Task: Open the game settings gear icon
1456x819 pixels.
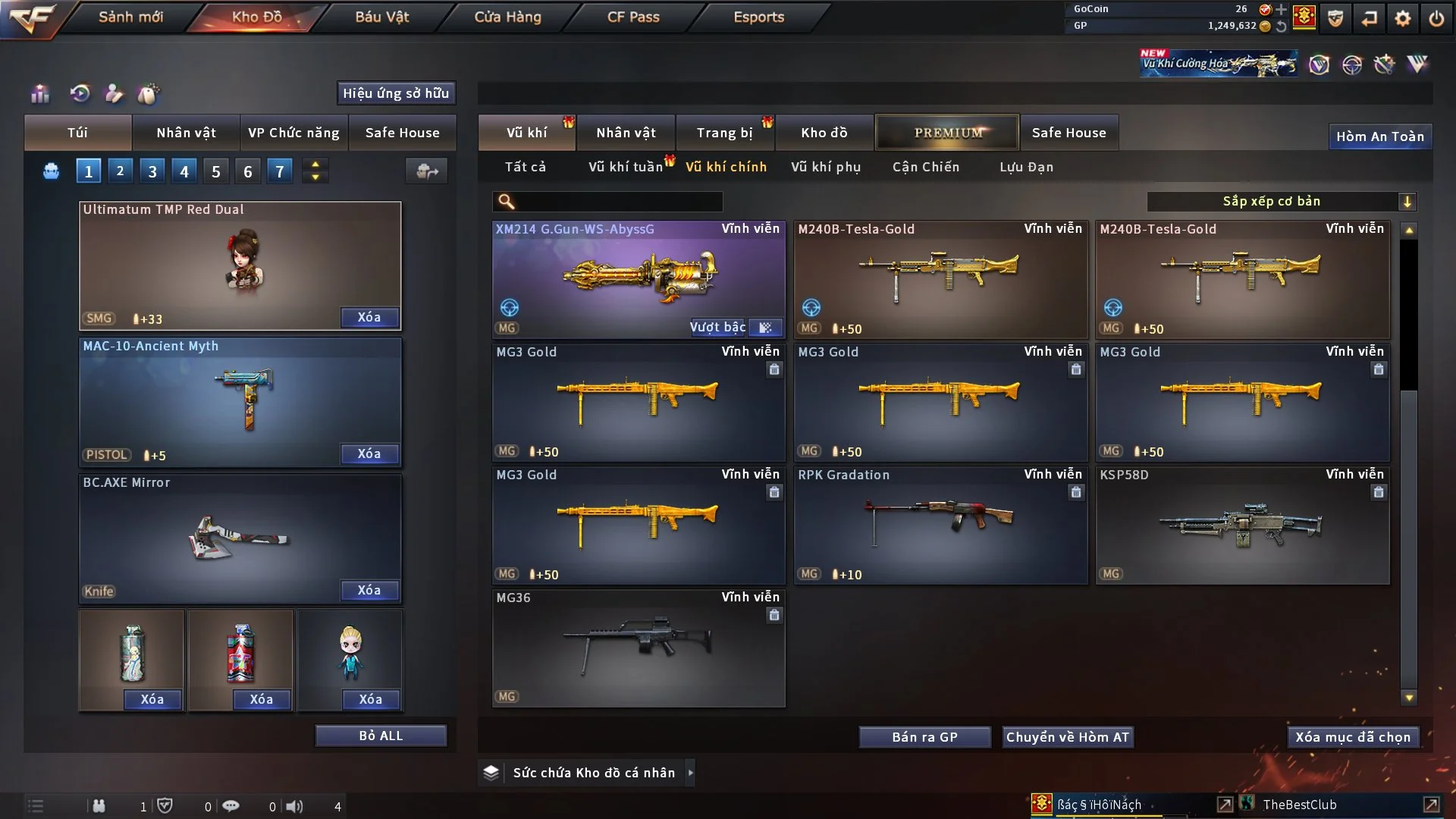Action: [x=1404, y=18]
